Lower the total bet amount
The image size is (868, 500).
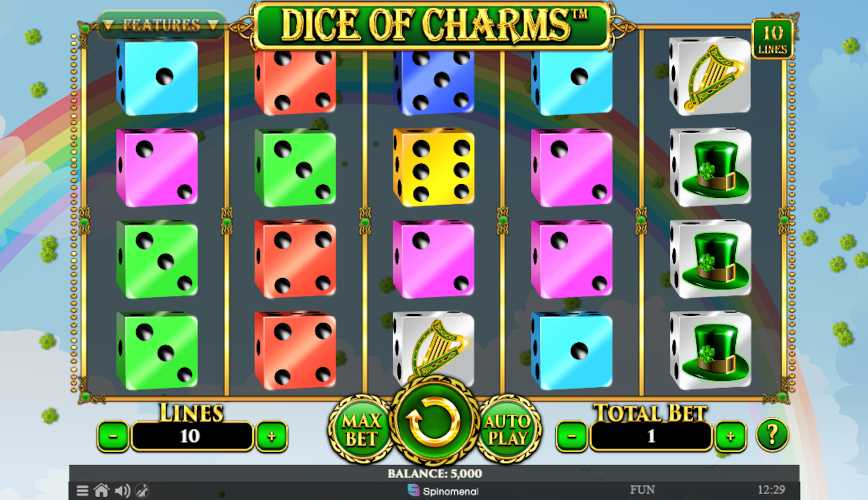[x=572, y=436]
